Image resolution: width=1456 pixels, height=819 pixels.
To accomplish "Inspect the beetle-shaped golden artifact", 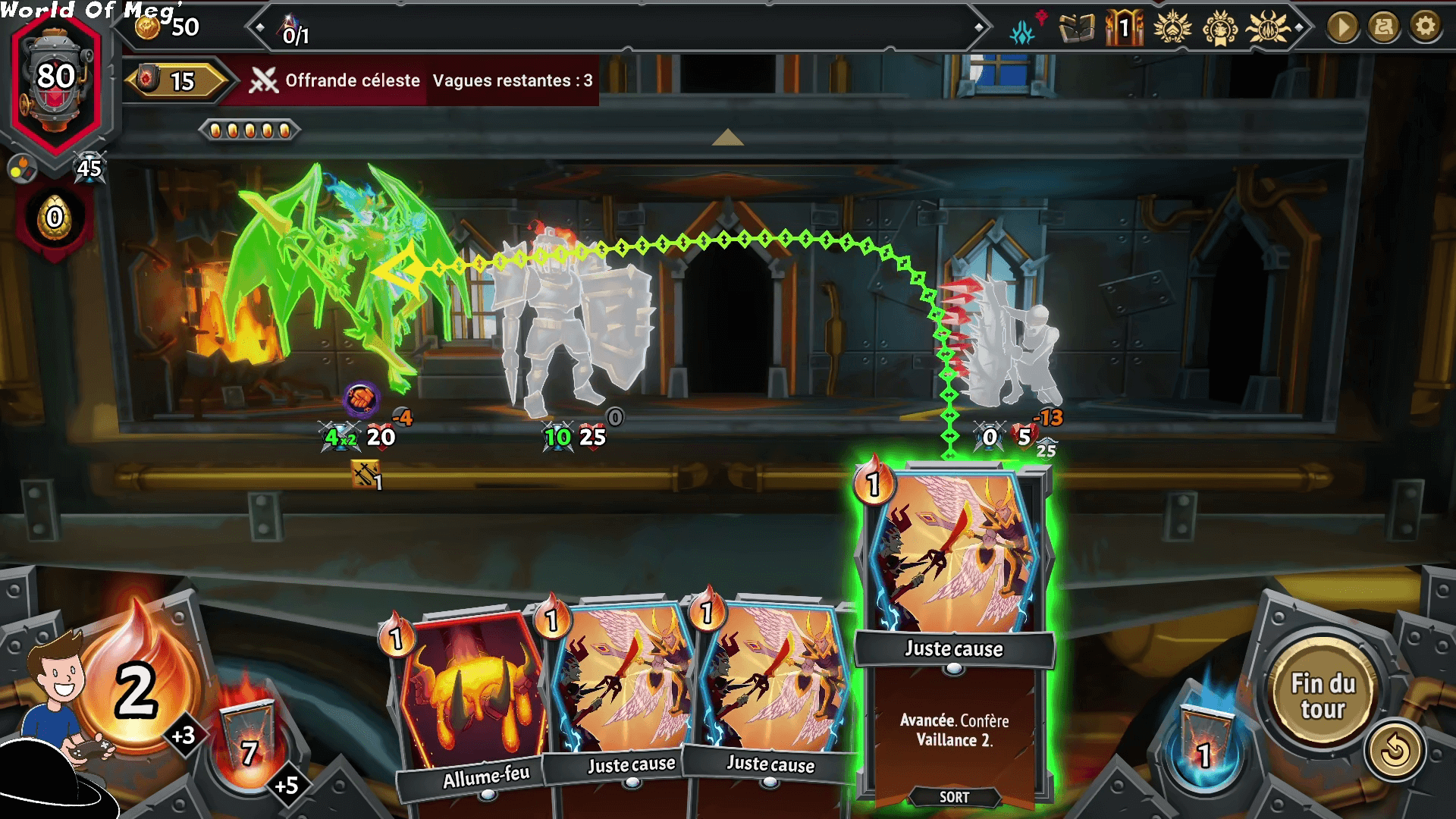I will 1267,29.
